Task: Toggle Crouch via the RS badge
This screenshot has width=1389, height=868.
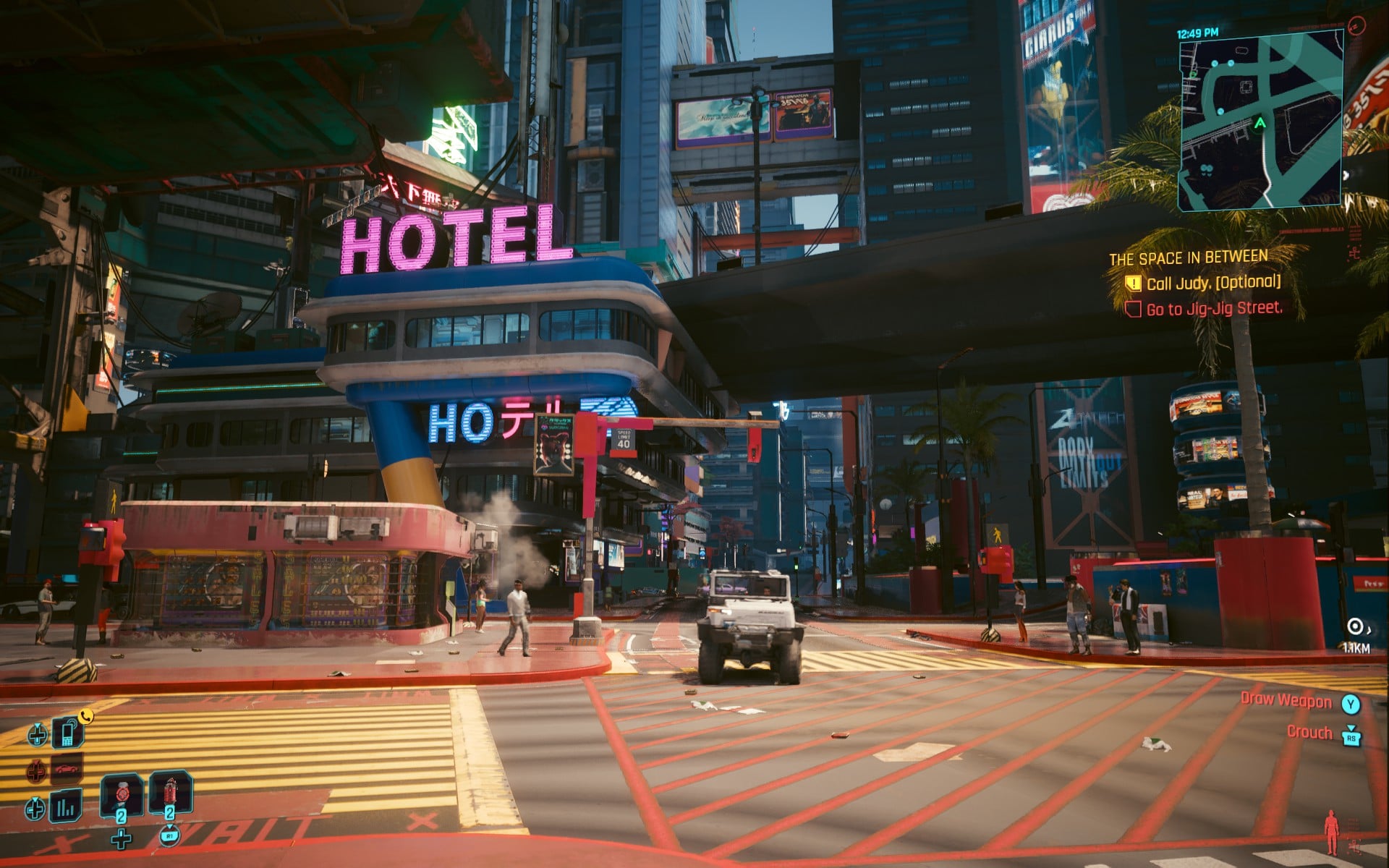Action: click(1351, 739)
